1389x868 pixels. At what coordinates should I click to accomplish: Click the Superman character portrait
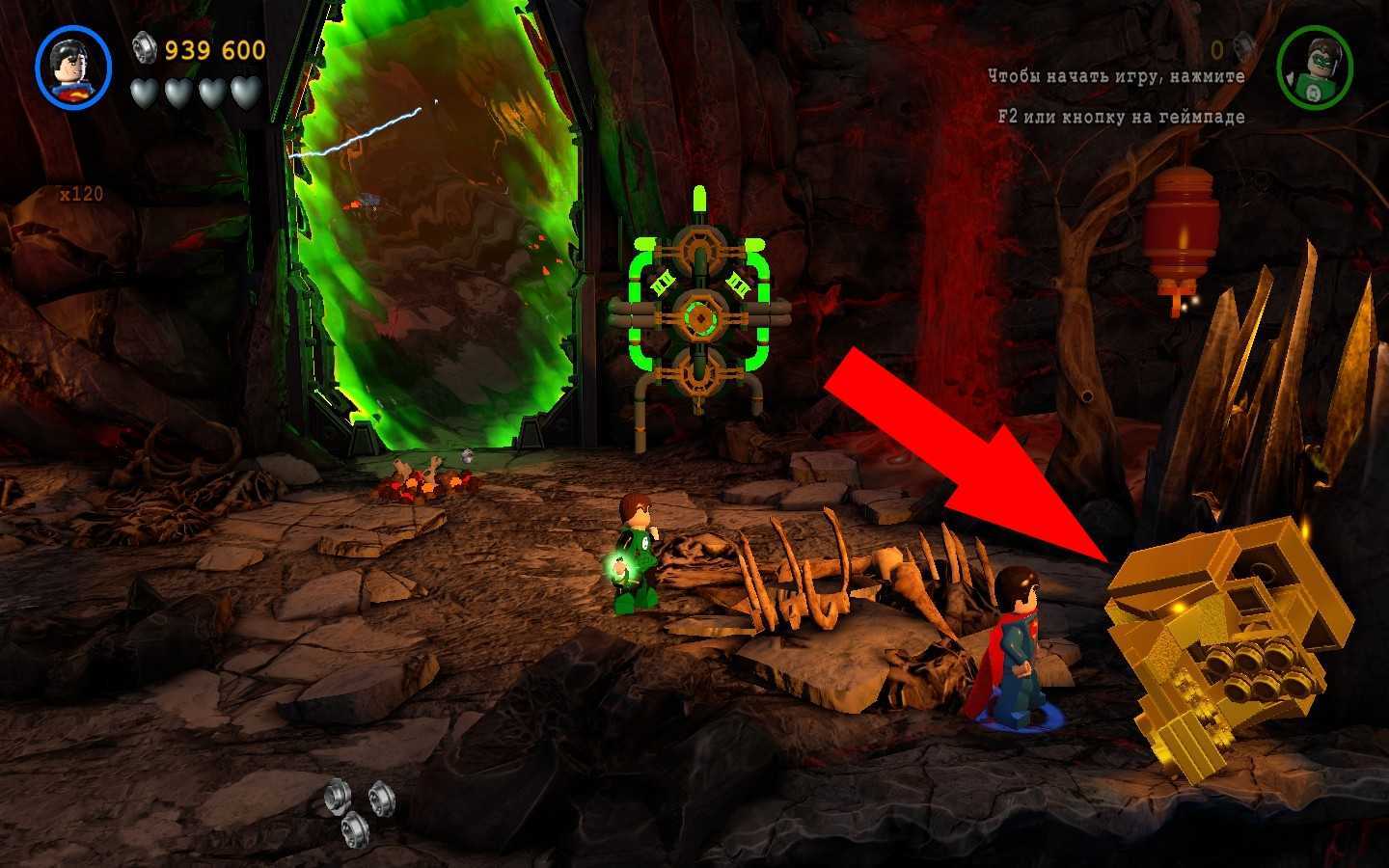(x=73, y=68)
